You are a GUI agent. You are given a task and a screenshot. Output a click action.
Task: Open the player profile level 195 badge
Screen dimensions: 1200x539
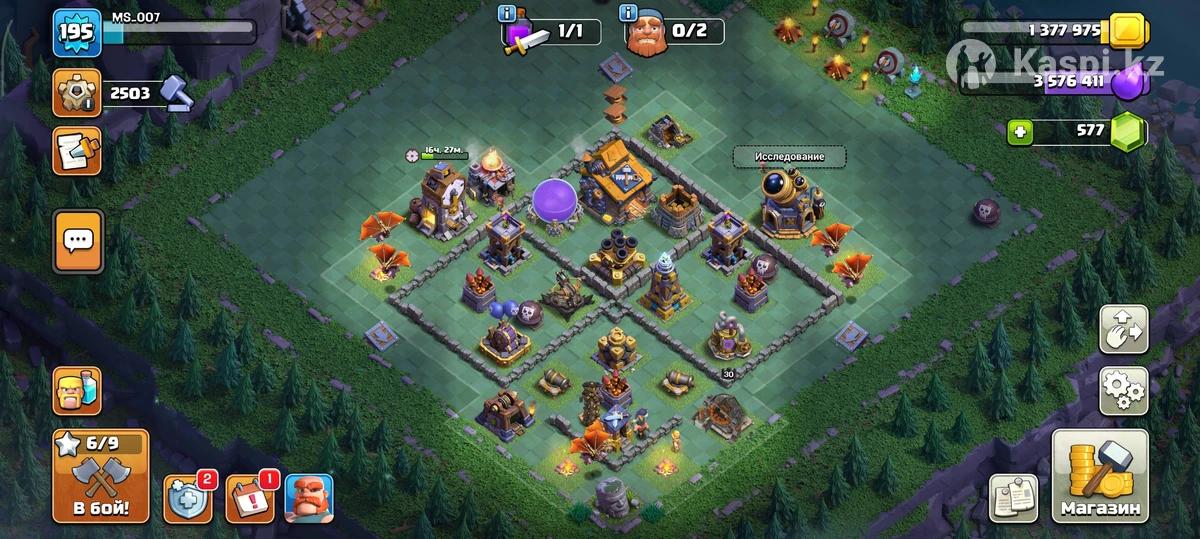click(76, 32)
